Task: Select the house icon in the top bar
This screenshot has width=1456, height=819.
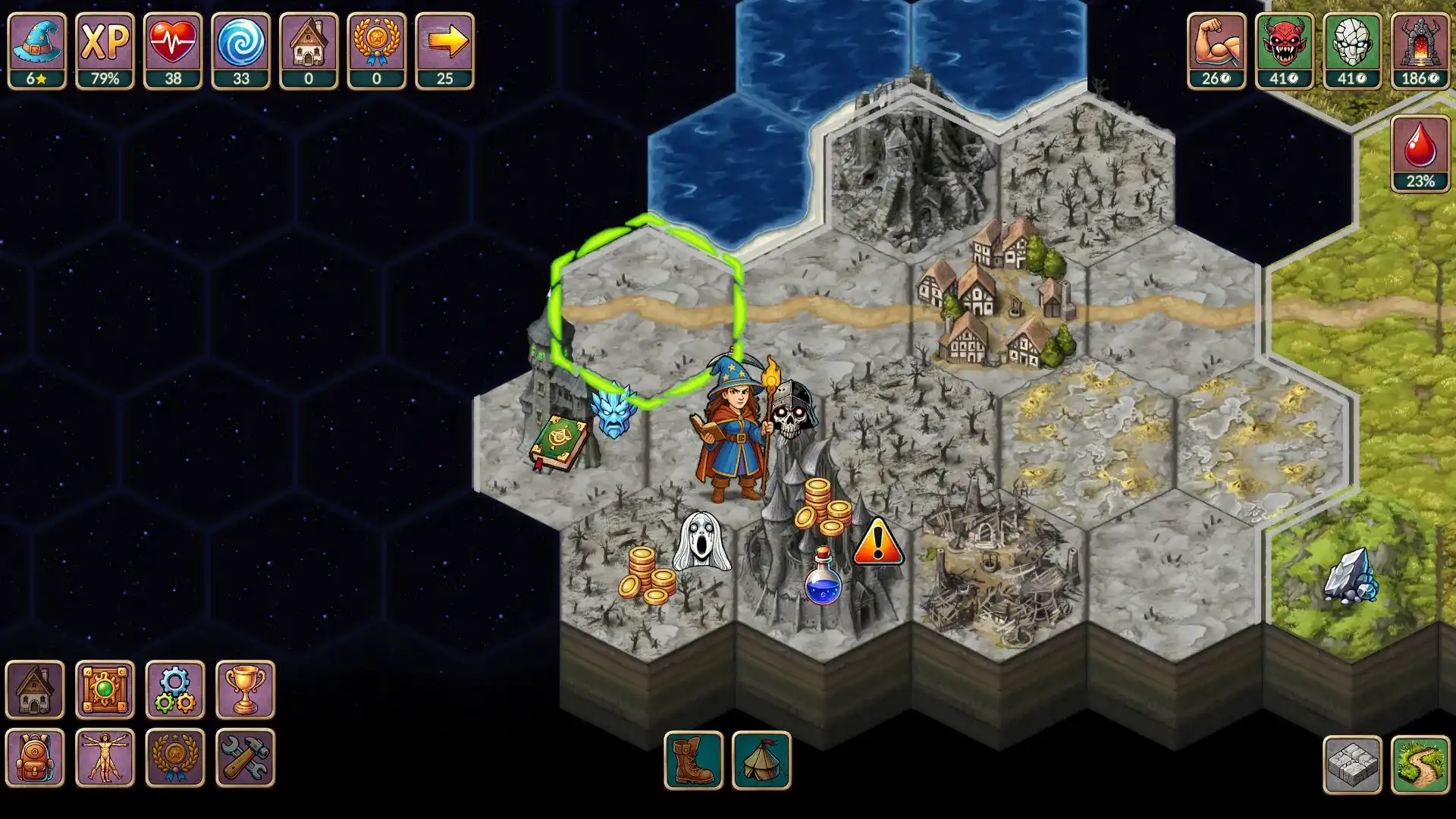Action: pyautogui.click(x=308, y=50)
